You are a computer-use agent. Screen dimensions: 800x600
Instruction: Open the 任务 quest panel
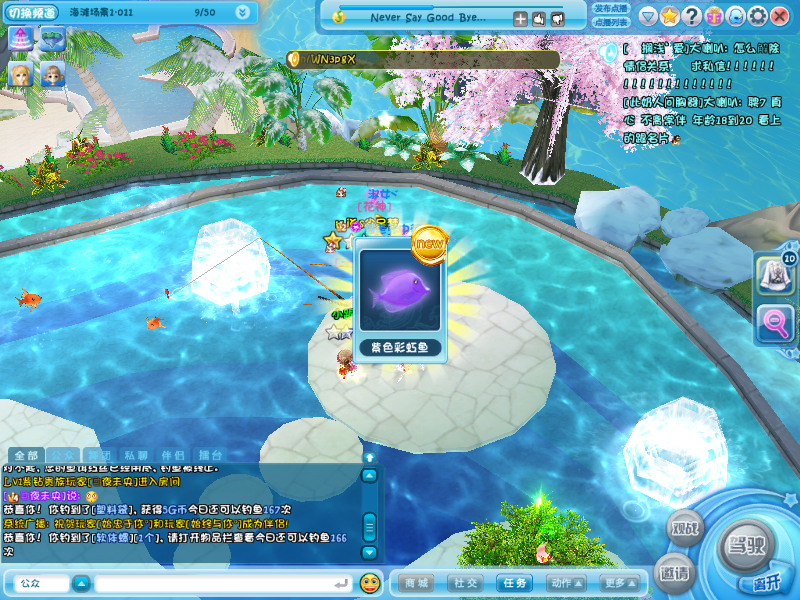pos(516,583)
